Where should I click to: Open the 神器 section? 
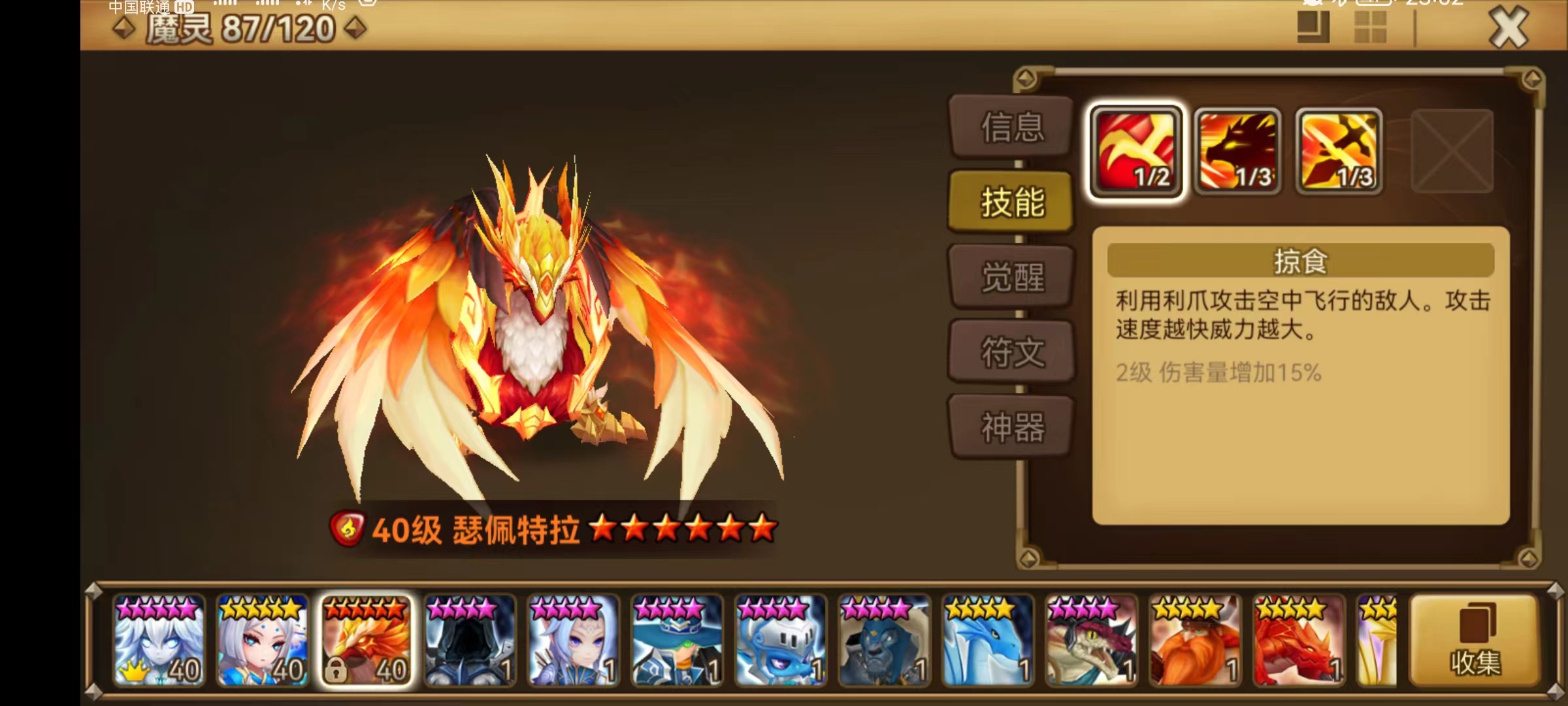point(1011,426)
